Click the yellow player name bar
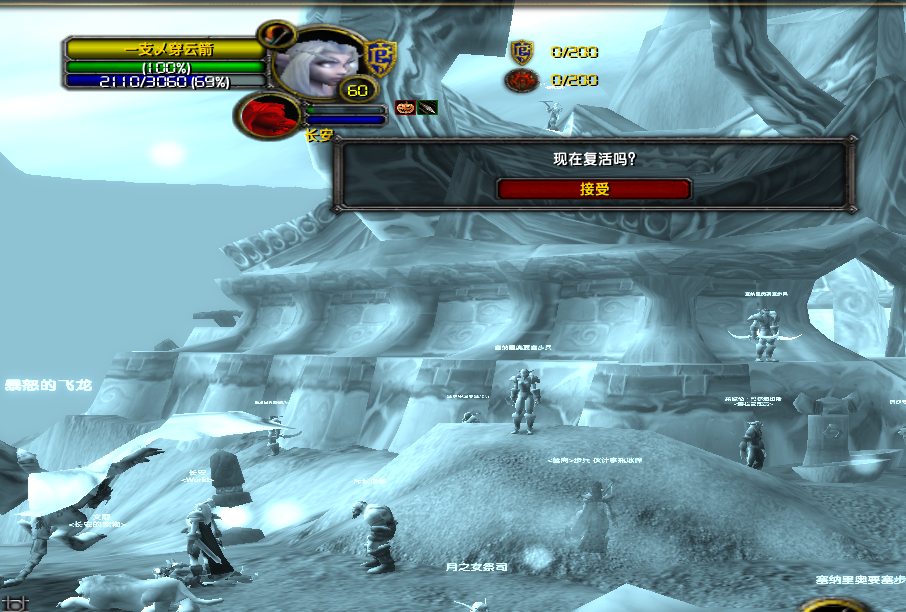Image resolution: width=906 pixels, height=612 pixels. (x=166, y=49)
